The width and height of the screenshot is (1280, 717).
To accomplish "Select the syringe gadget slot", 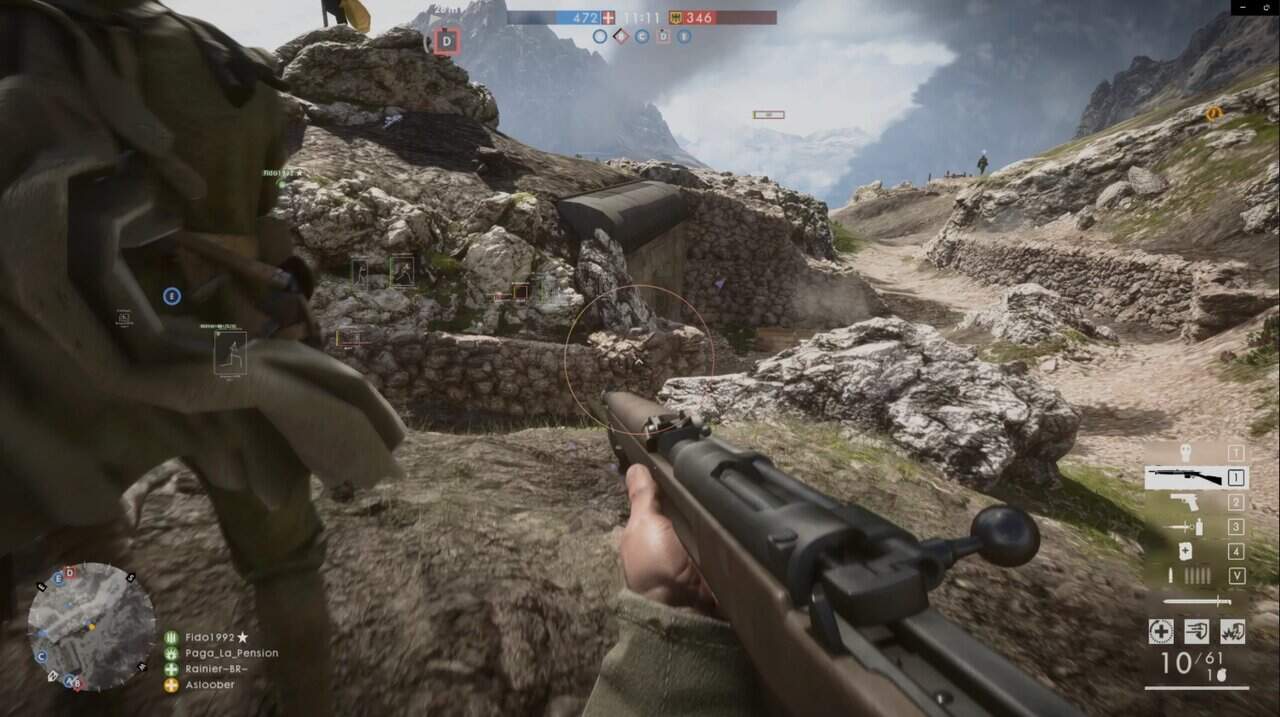I will 1184,527.
